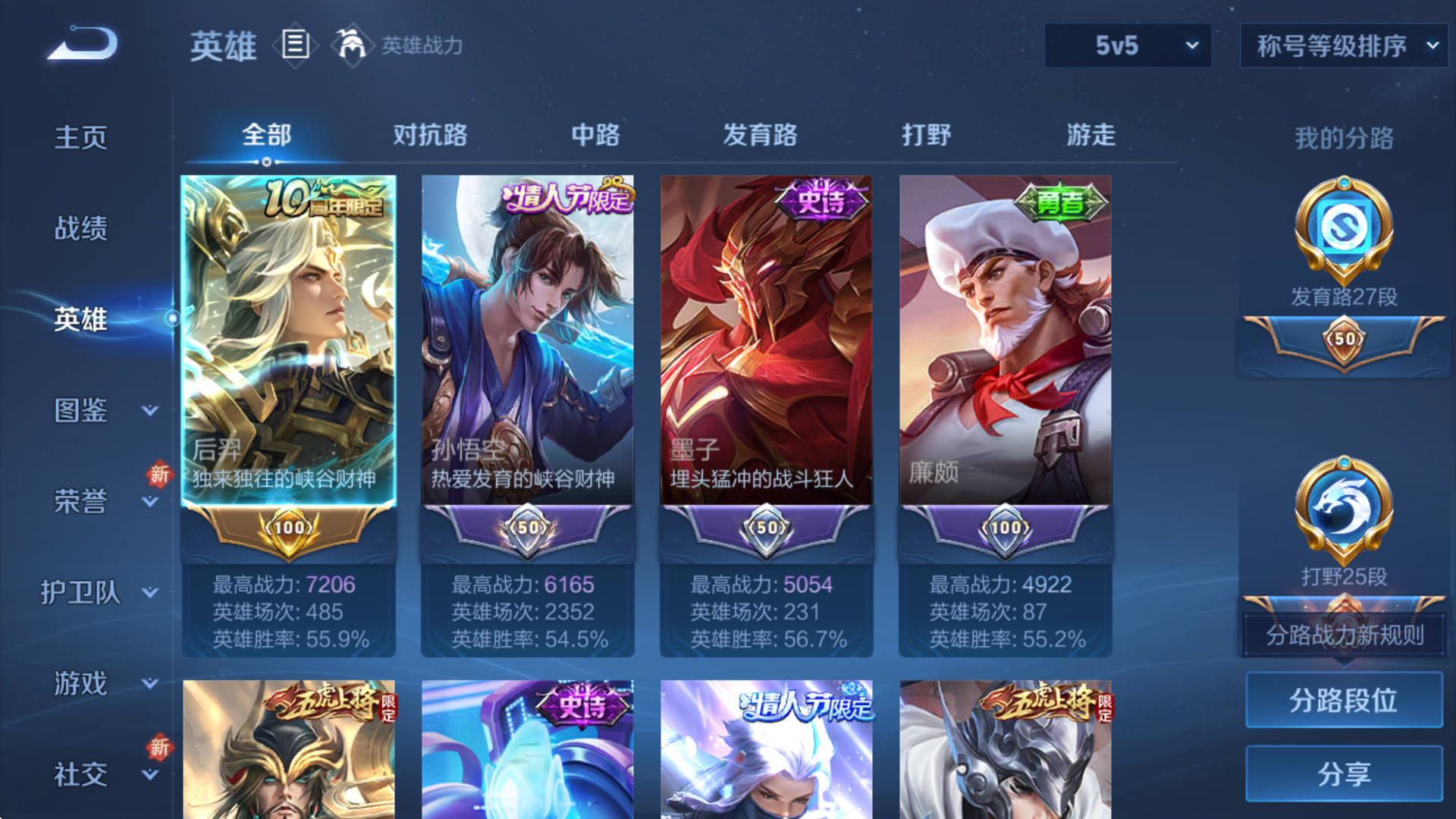This screenshot has height=819, width=1456.
Task: Switch to the 对抗路 tab
Action: [x=430, y=135]
